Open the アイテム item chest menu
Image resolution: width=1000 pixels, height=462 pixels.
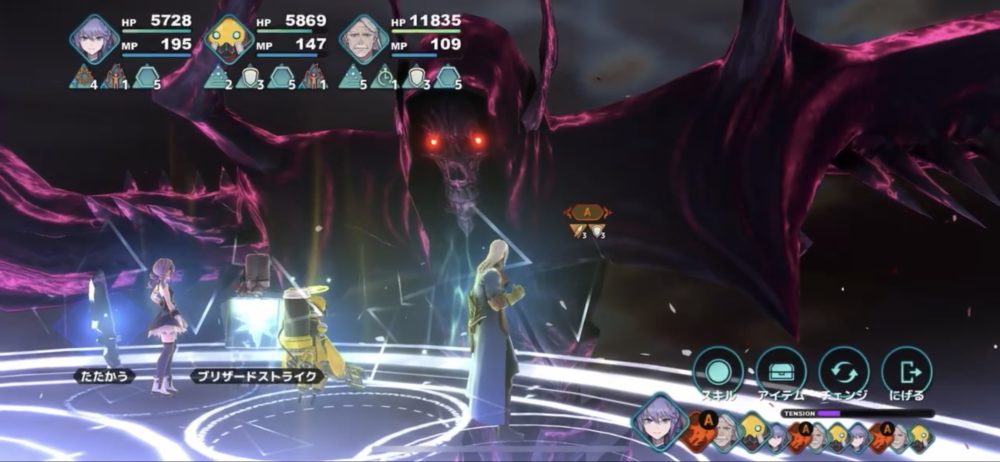[781, 371]
